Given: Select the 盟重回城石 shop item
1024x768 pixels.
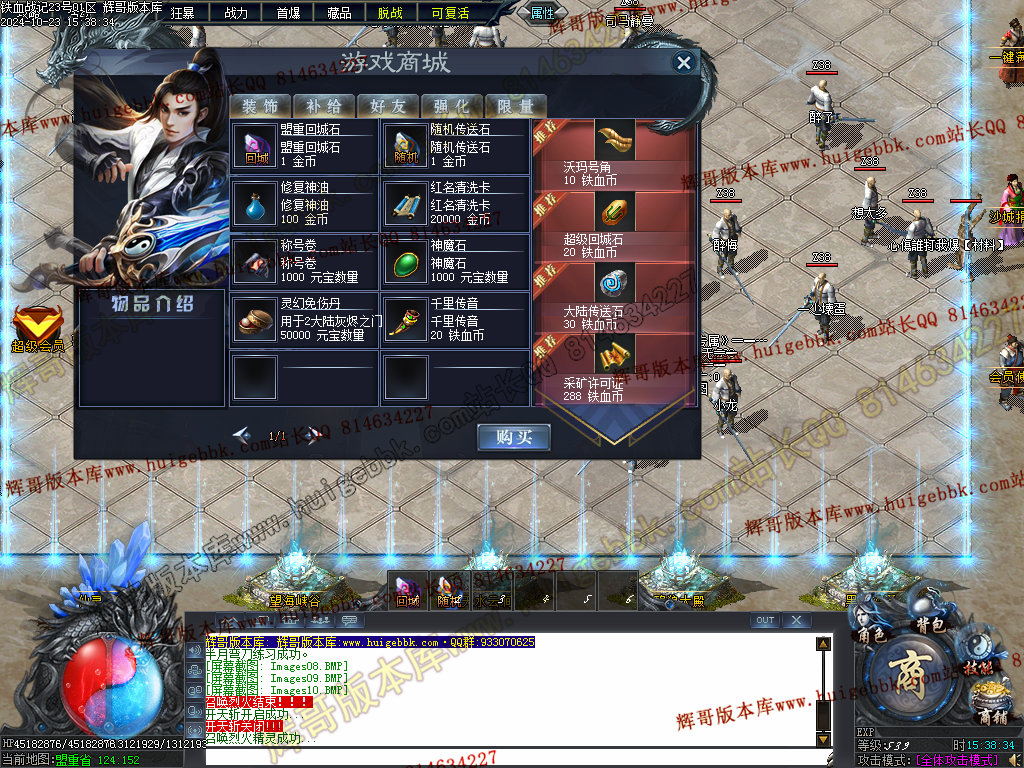Looking at the screenshot, I should coord(304,147).
